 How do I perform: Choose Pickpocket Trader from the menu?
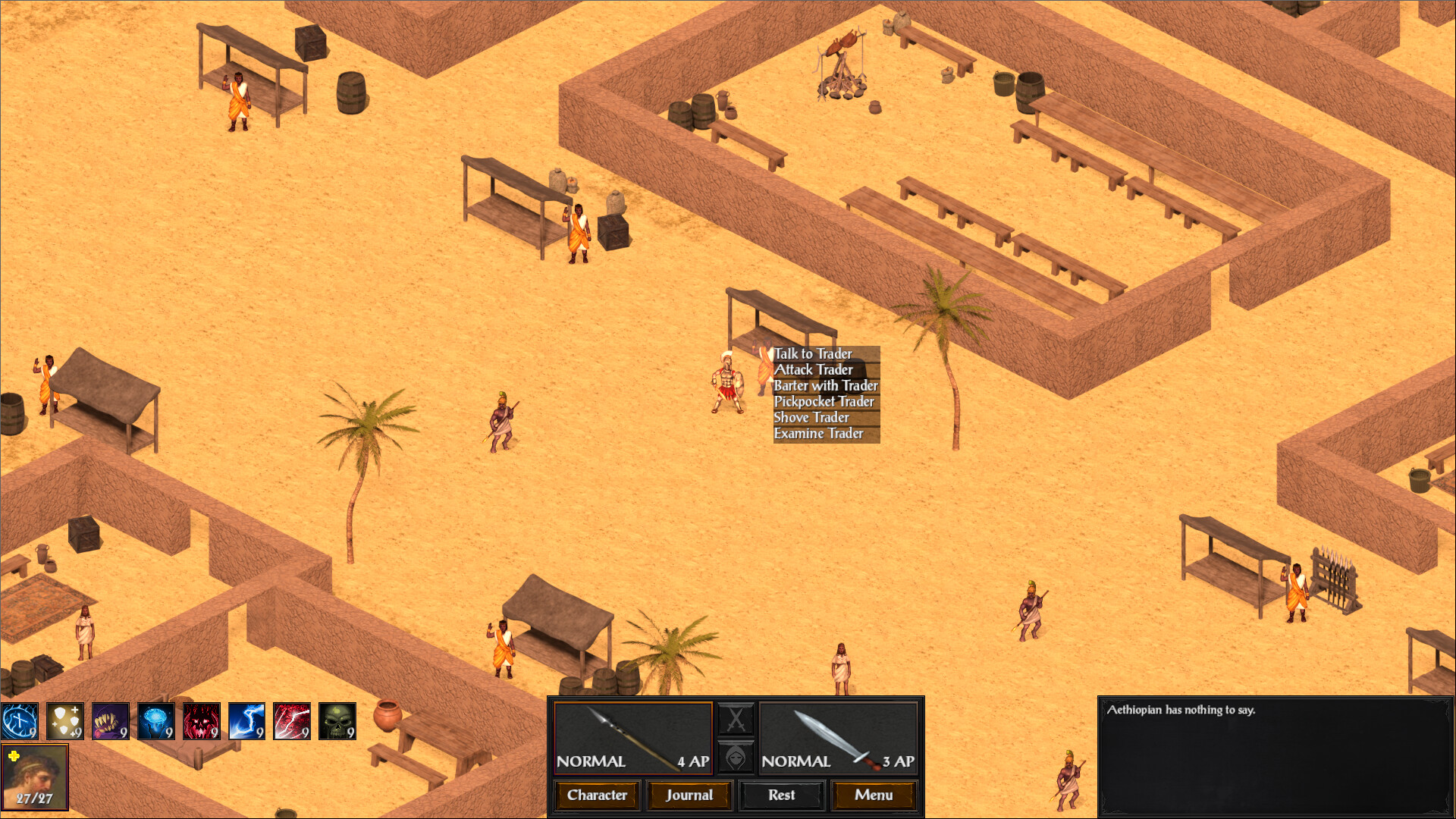click(824, 402)
